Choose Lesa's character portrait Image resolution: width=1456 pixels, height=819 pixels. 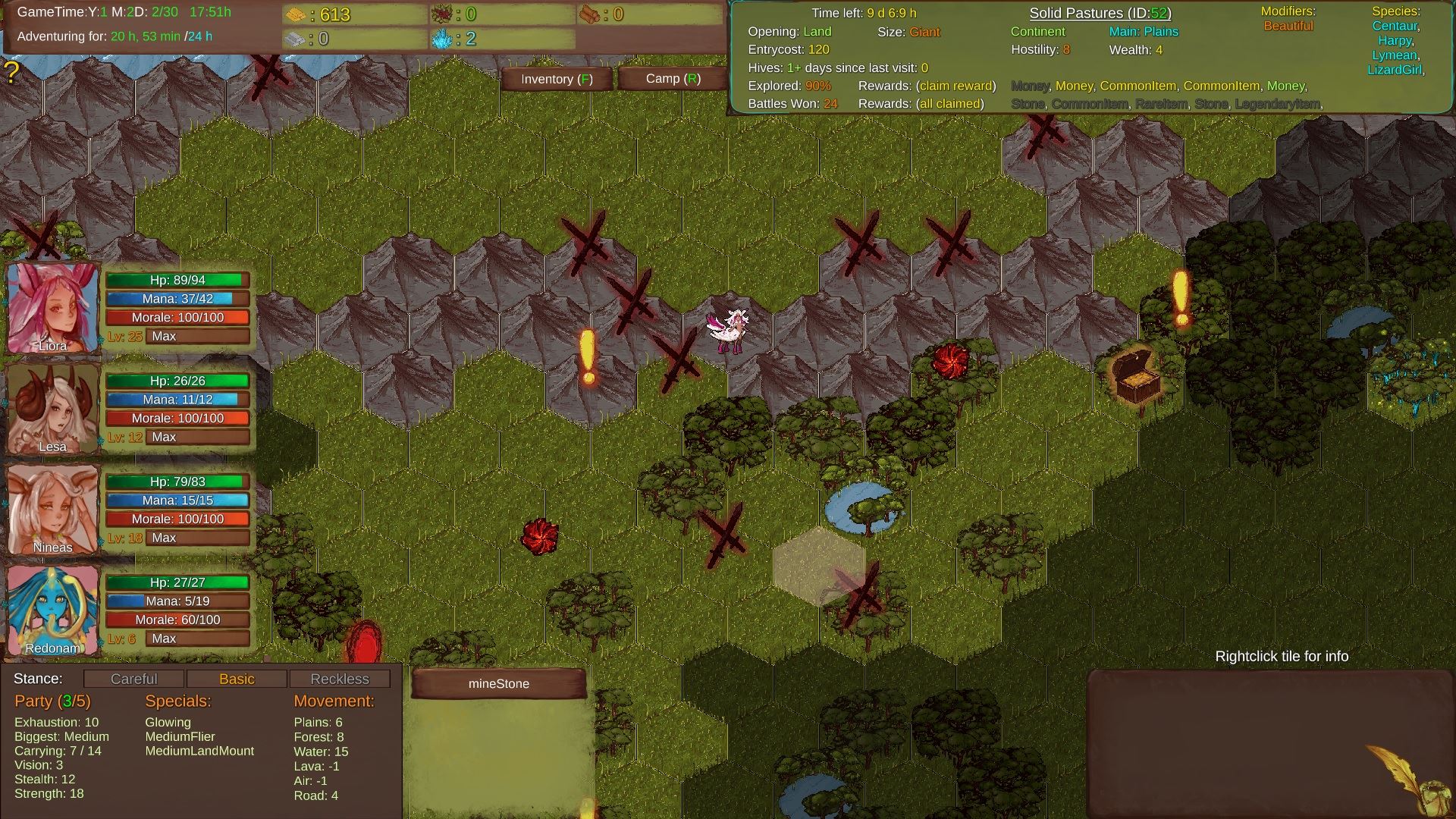tap(53, 409)
